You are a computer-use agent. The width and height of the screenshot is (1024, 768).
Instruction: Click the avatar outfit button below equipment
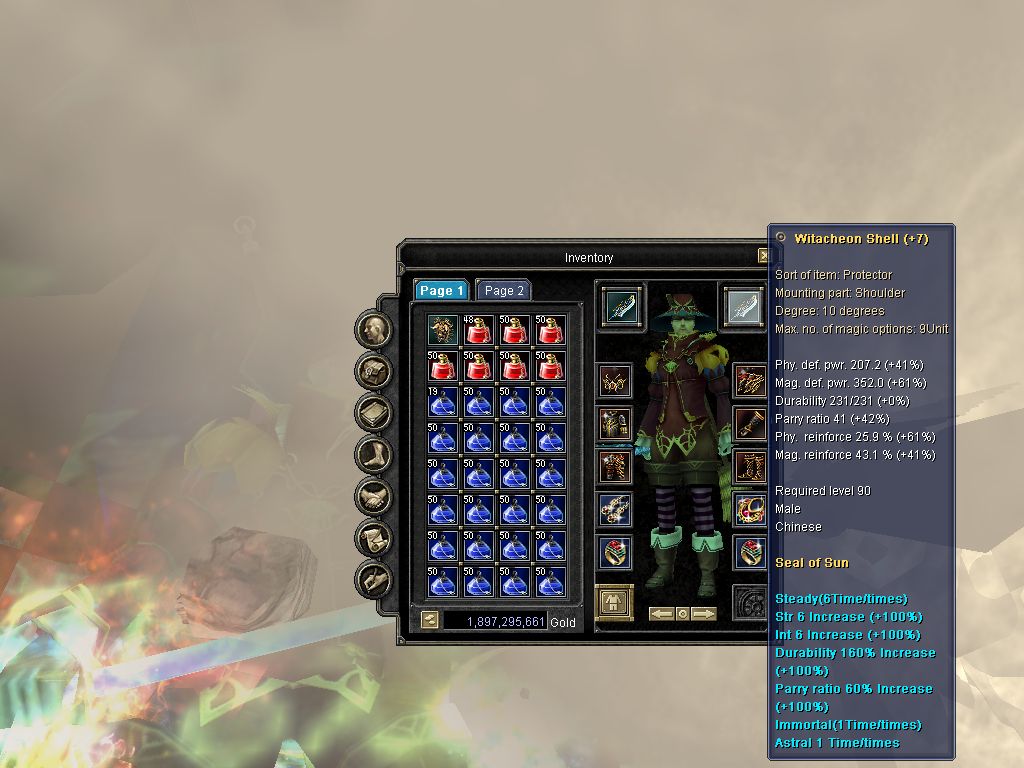point(611,601)
